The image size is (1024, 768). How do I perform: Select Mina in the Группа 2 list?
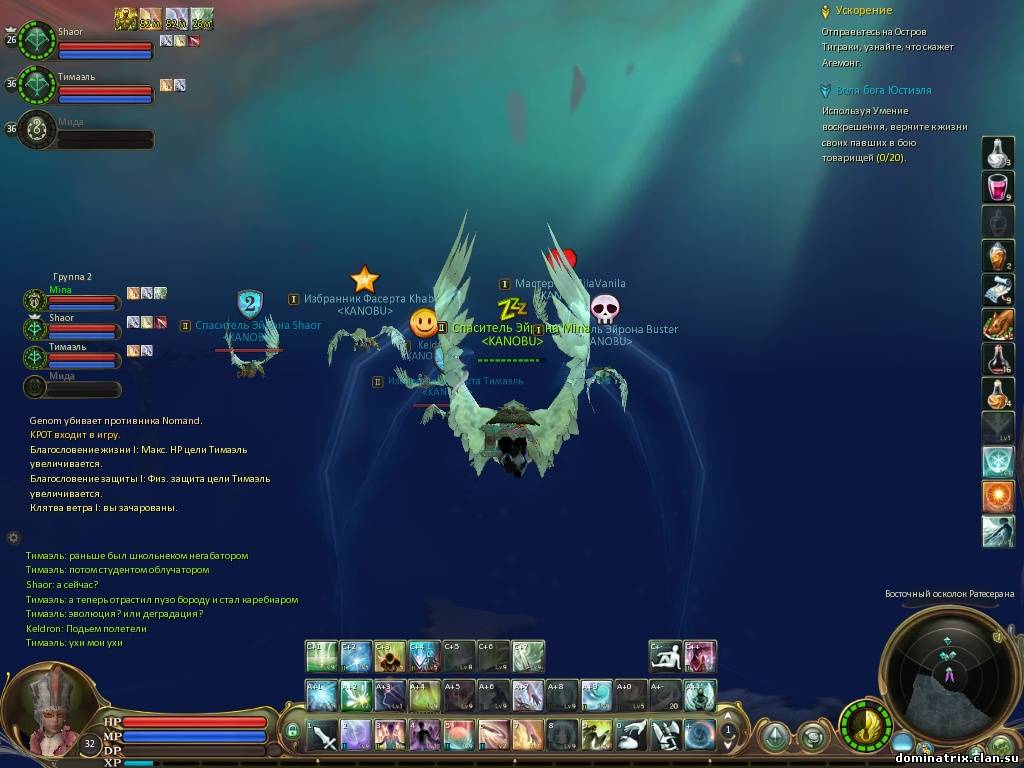tap(35, 299)
